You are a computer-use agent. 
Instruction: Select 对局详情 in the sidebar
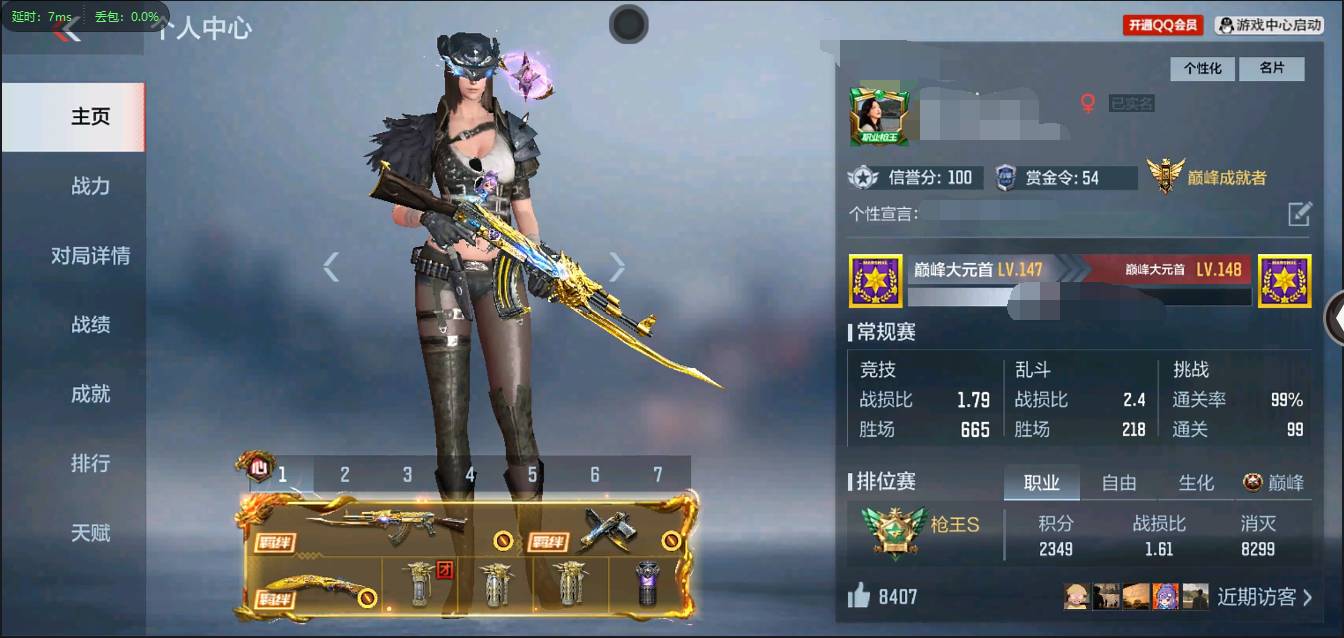[90, 256]
